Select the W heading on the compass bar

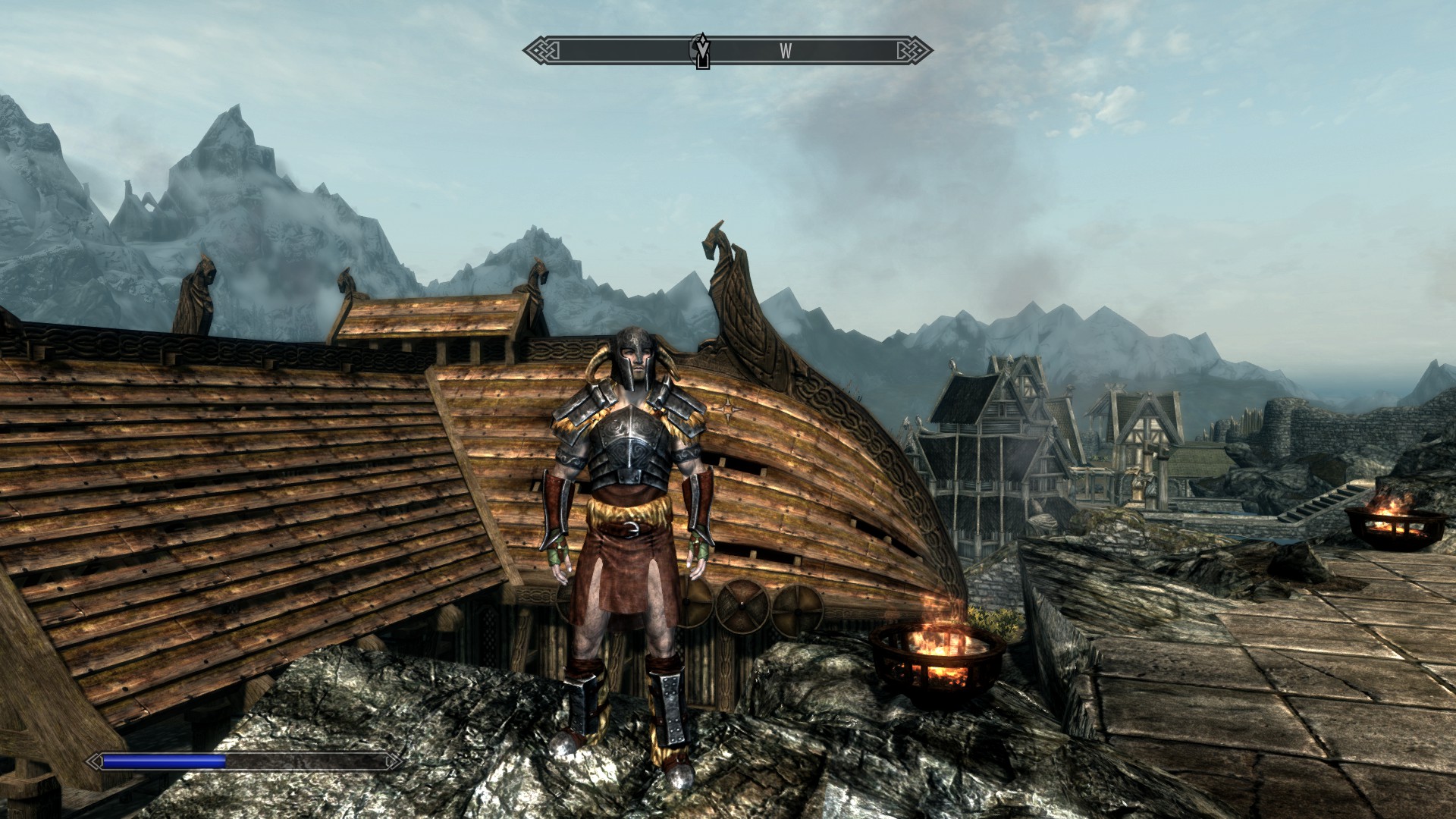[x=786, y=51]
